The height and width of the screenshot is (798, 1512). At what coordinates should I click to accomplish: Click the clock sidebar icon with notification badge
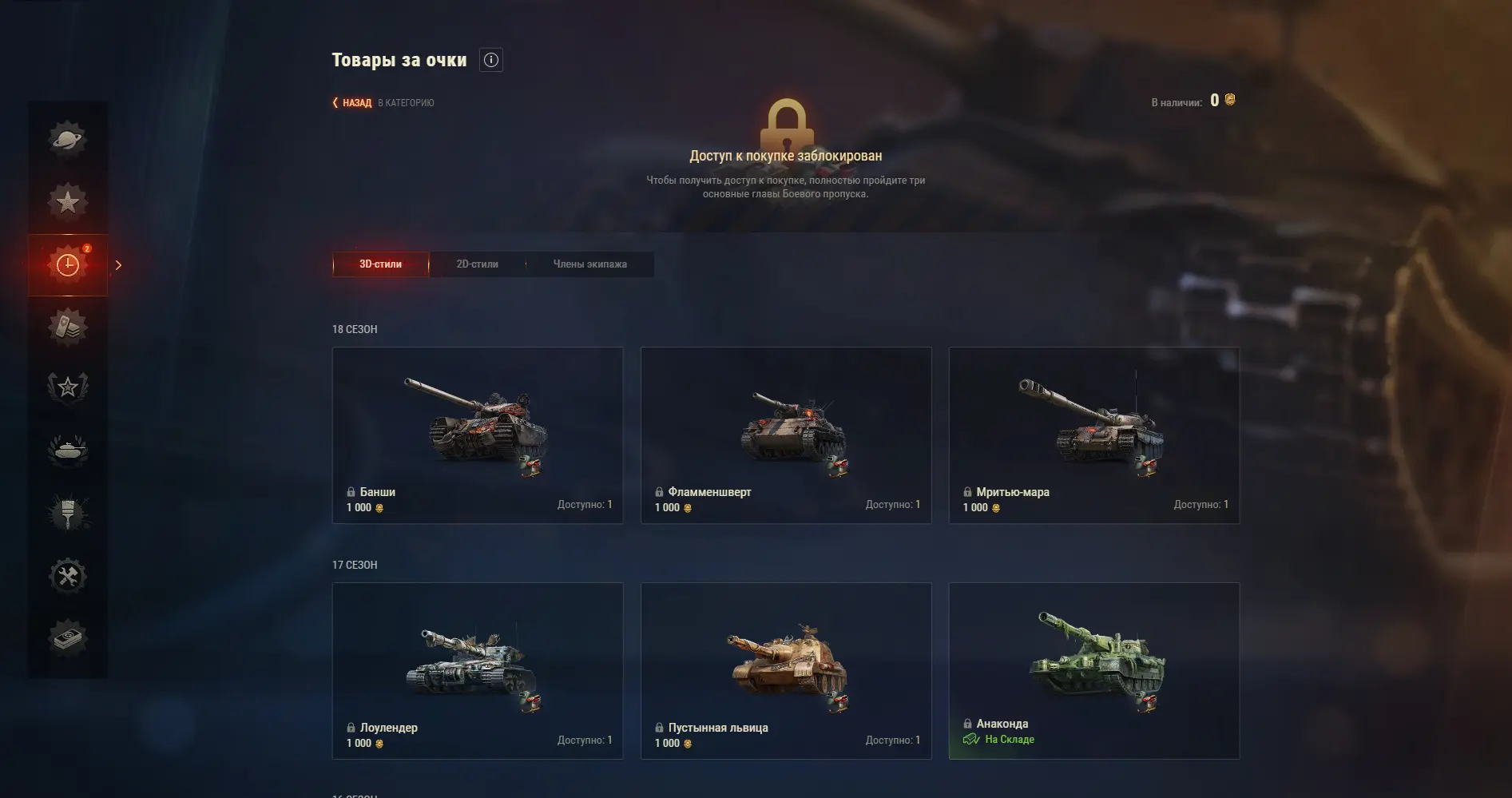68,265
